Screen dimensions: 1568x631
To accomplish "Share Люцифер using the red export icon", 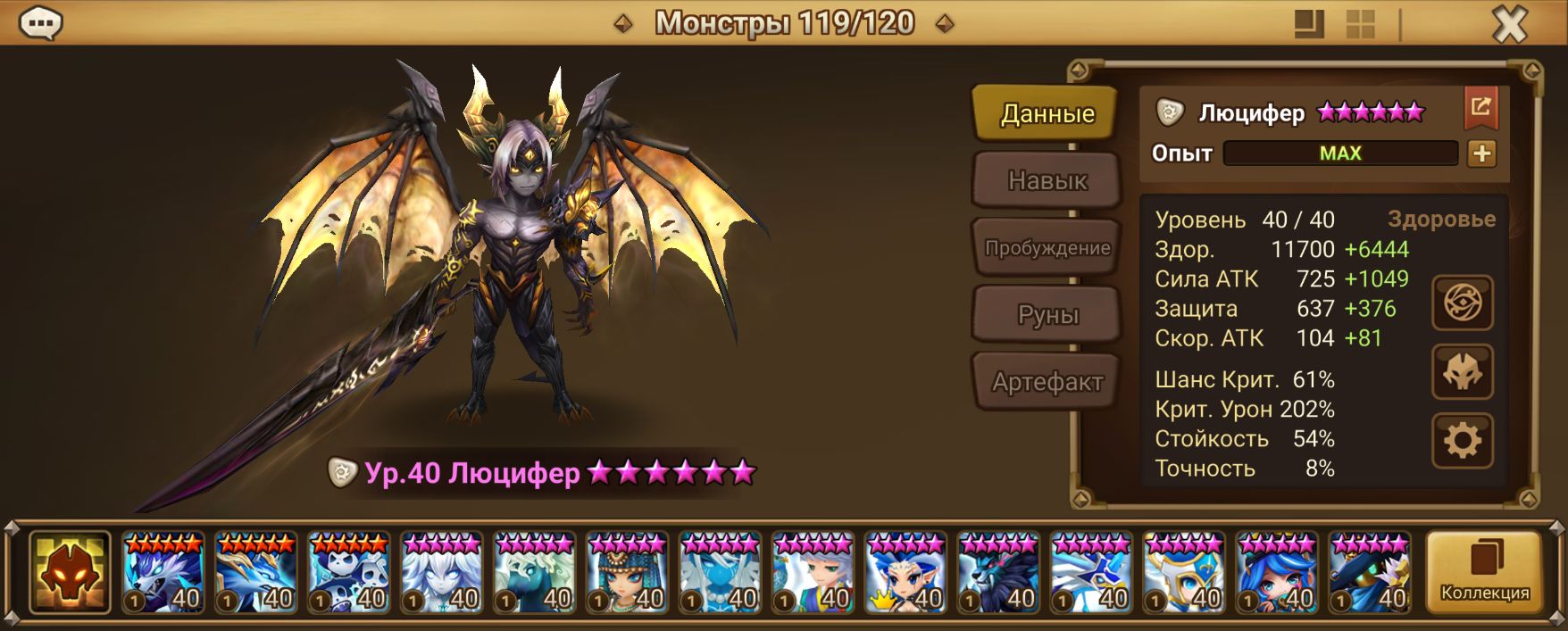I will pyautogui.click(x=1480, y=108).
